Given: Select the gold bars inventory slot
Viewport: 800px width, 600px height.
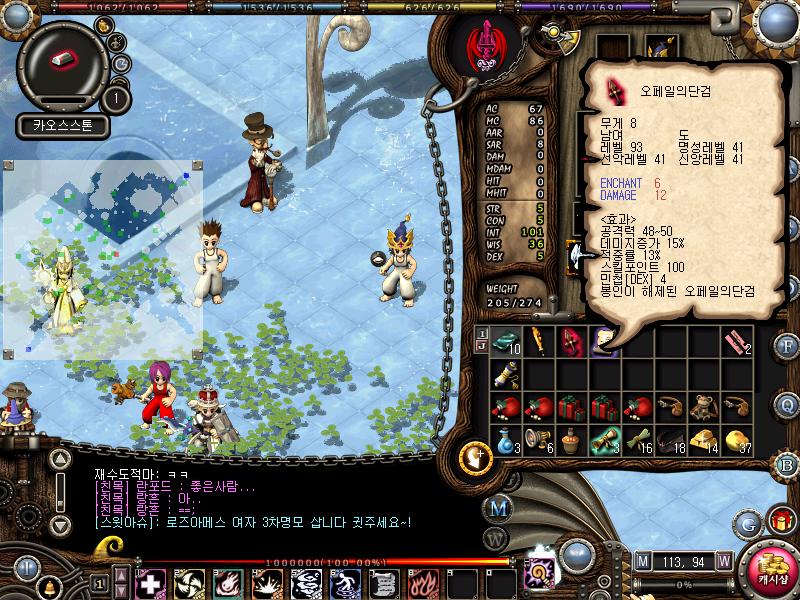Looking at the screenshot, I should click(705, 441).
